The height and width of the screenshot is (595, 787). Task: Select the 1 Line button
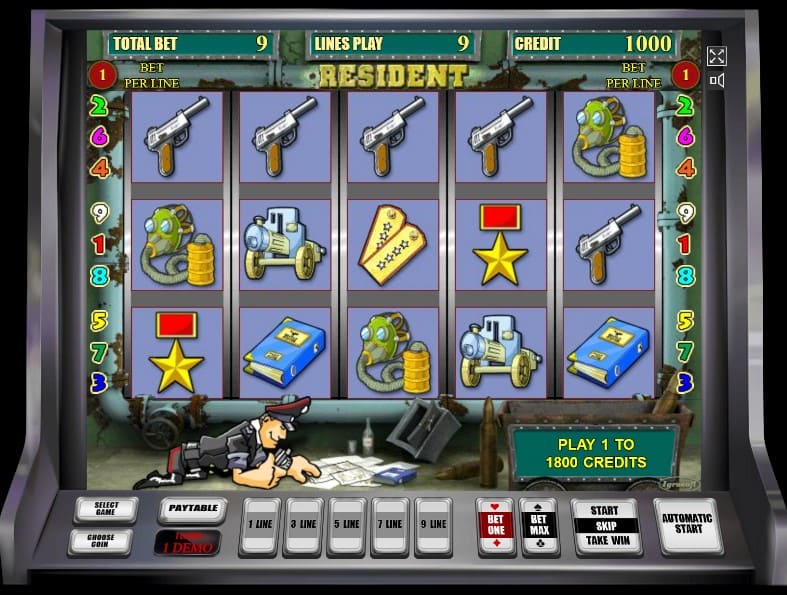[258, 525]
